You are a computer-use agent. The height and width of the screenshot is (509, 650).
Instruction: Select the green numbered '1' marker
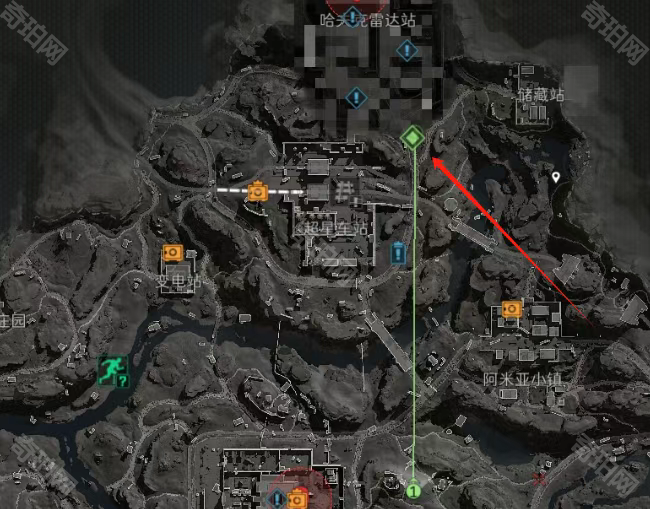[412, 491]
